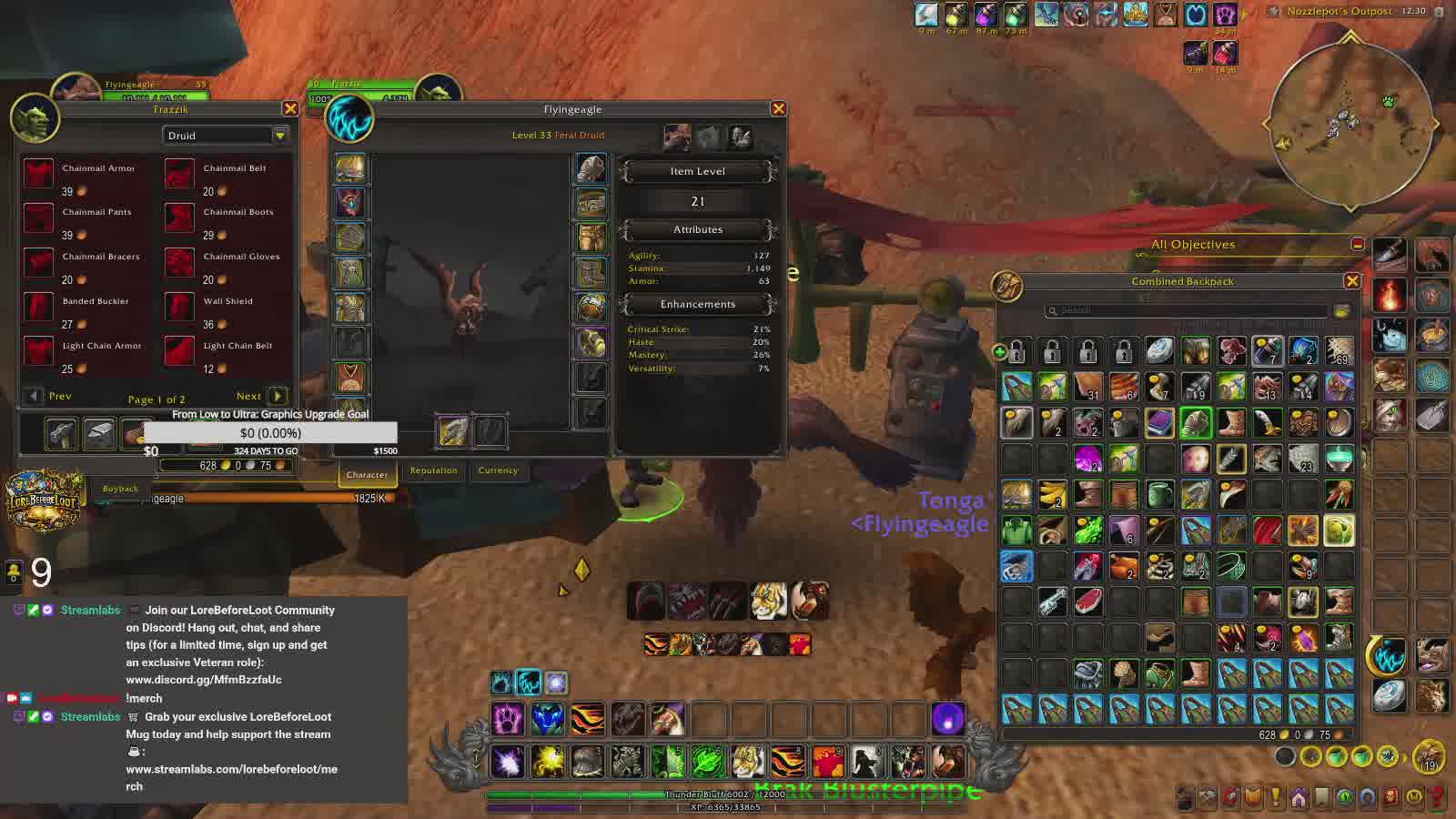
Task: Click the Enhancements section header
Action: tap(697, 304)
